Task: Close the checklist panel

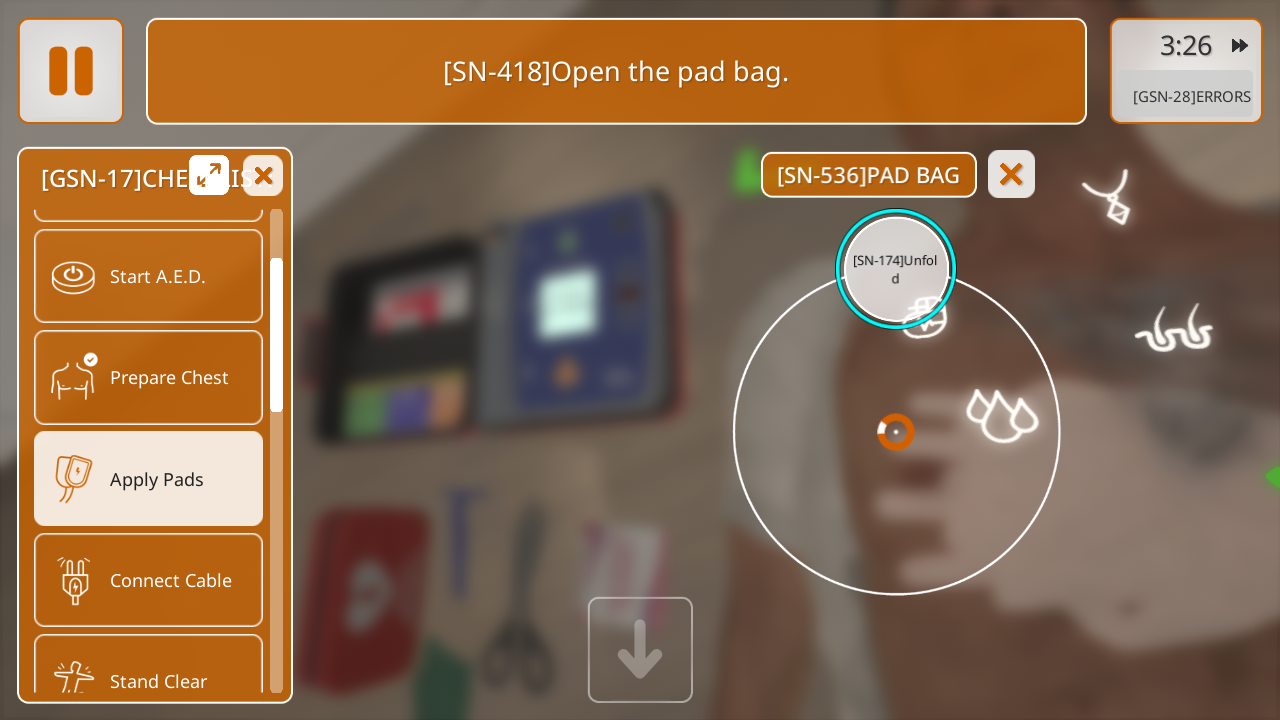Action: point(263,176)
